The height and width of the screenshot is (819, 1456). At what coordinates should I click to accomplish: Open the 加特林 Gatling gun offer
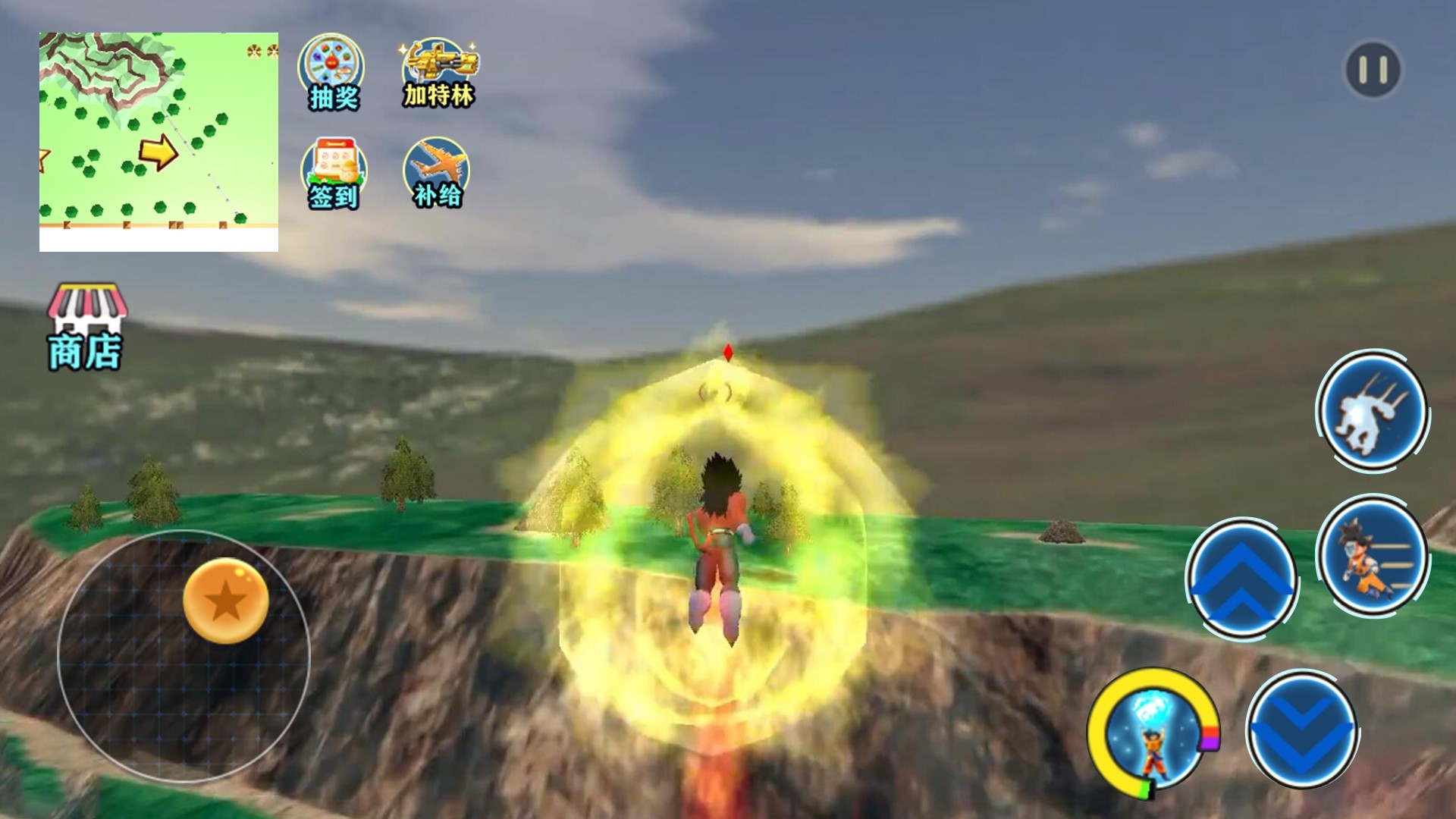pos(439,73)
